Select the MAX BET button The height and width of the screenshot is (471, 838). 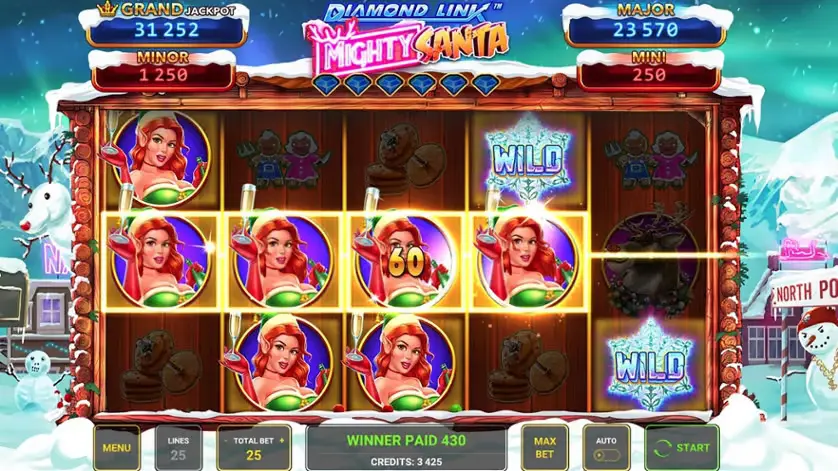(x=544, y=448)
